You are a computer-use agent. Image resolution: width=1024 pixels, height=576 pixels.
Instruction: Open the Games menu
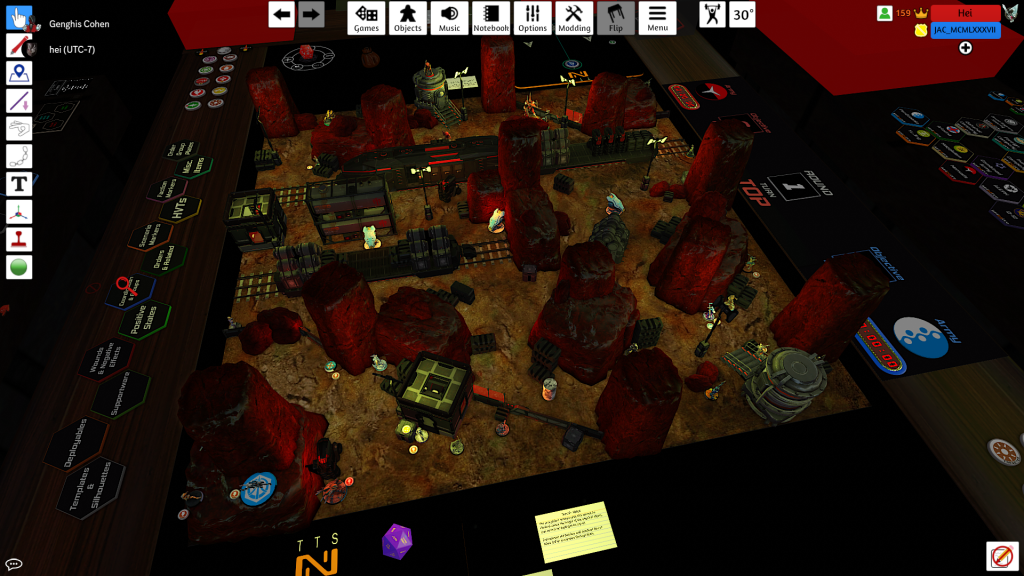click(x=367, y=18)
